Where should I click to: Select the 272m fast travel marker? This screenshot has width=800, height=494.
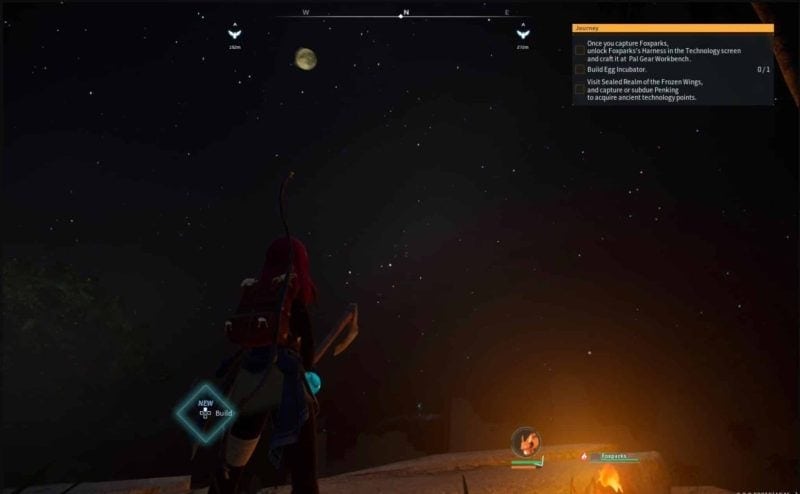pos(522,33)
